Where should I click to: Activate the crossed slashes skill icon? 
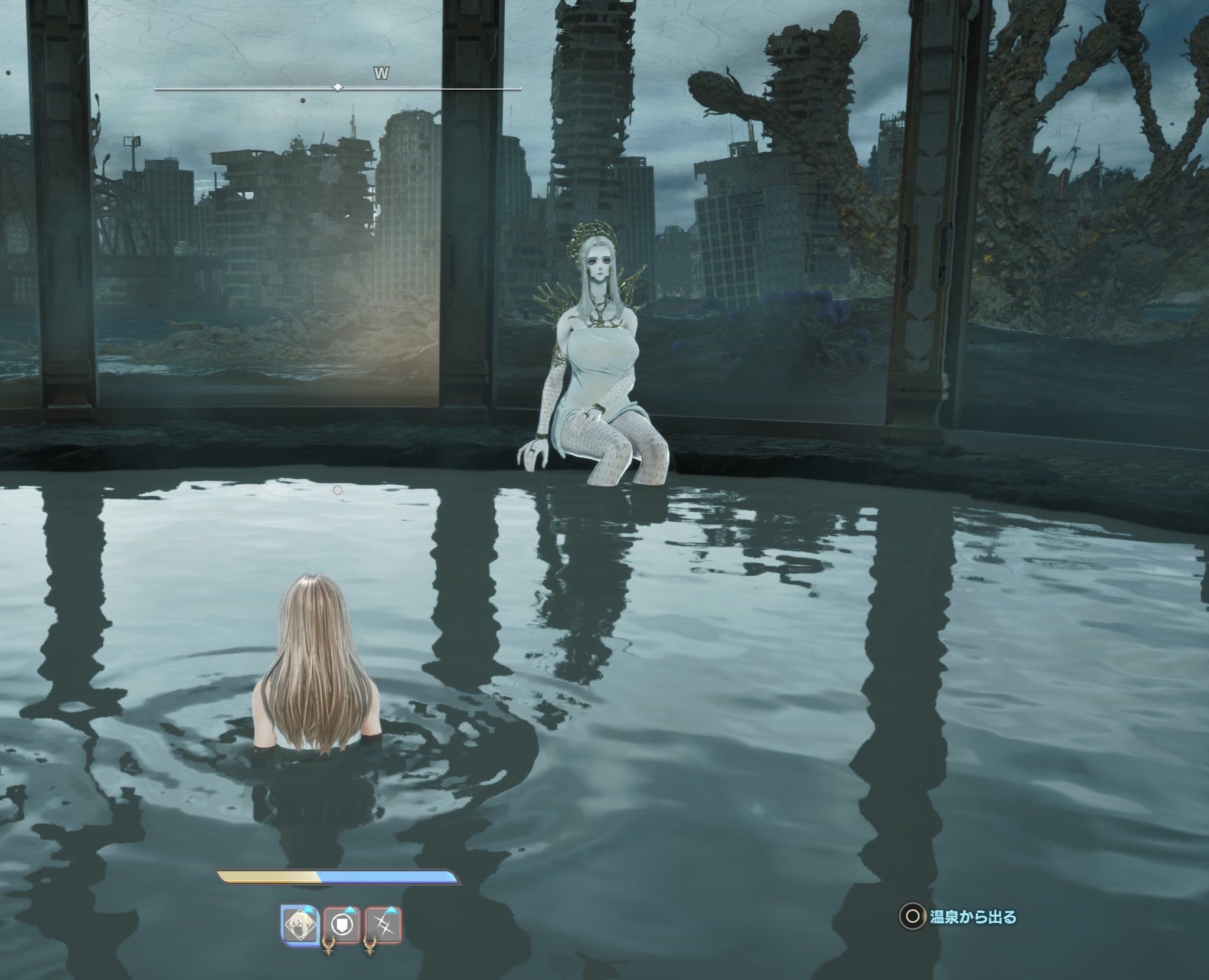pyautogui.click(x=384, y=925)
